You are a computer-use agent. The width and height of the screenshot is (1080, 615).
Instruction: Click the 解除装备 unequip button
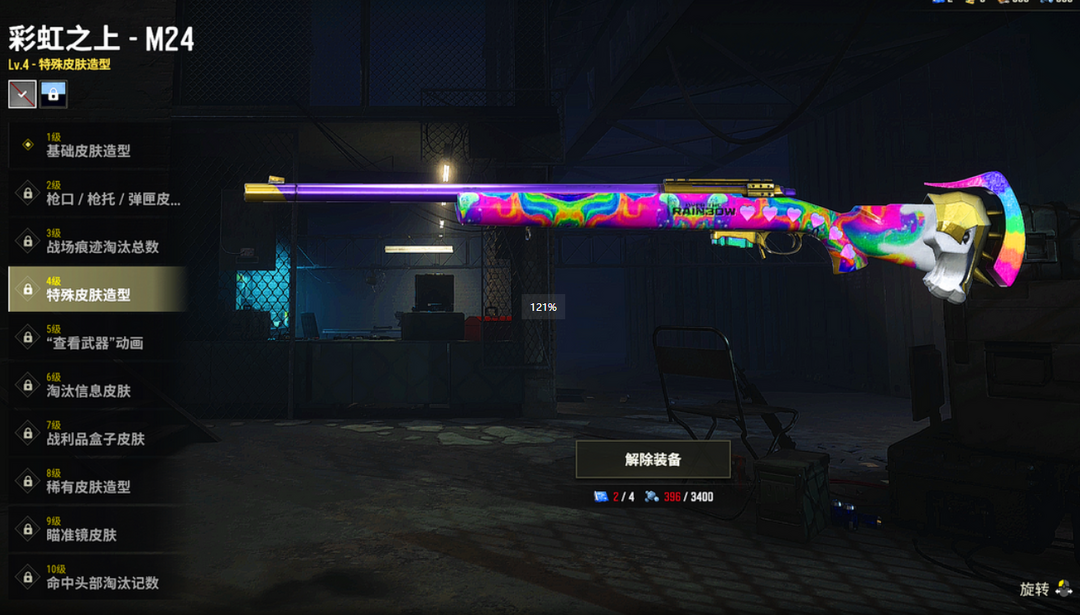(653, 460)
